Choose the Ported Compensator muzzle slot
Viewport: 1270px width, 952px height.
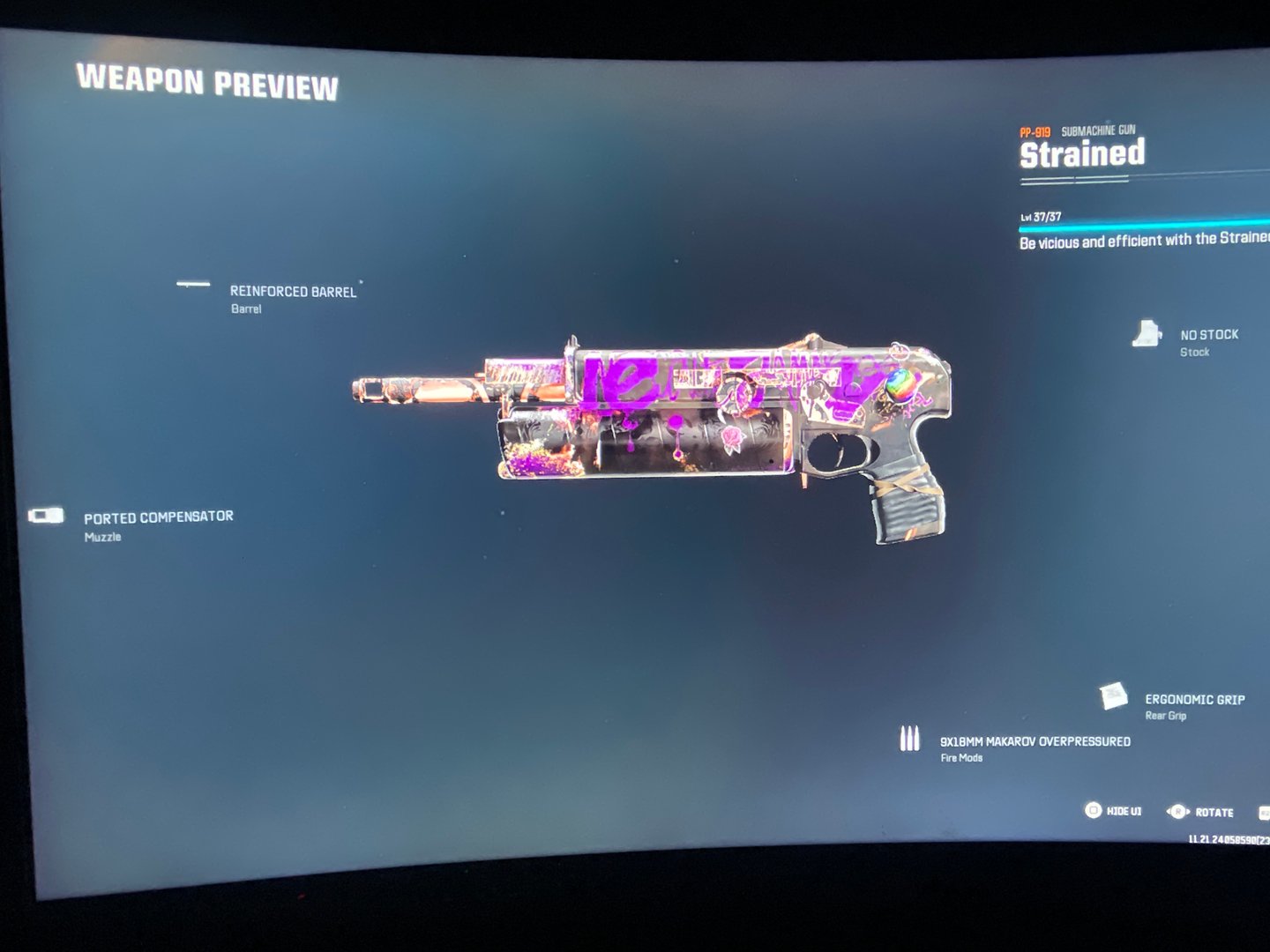coord(158,517)
